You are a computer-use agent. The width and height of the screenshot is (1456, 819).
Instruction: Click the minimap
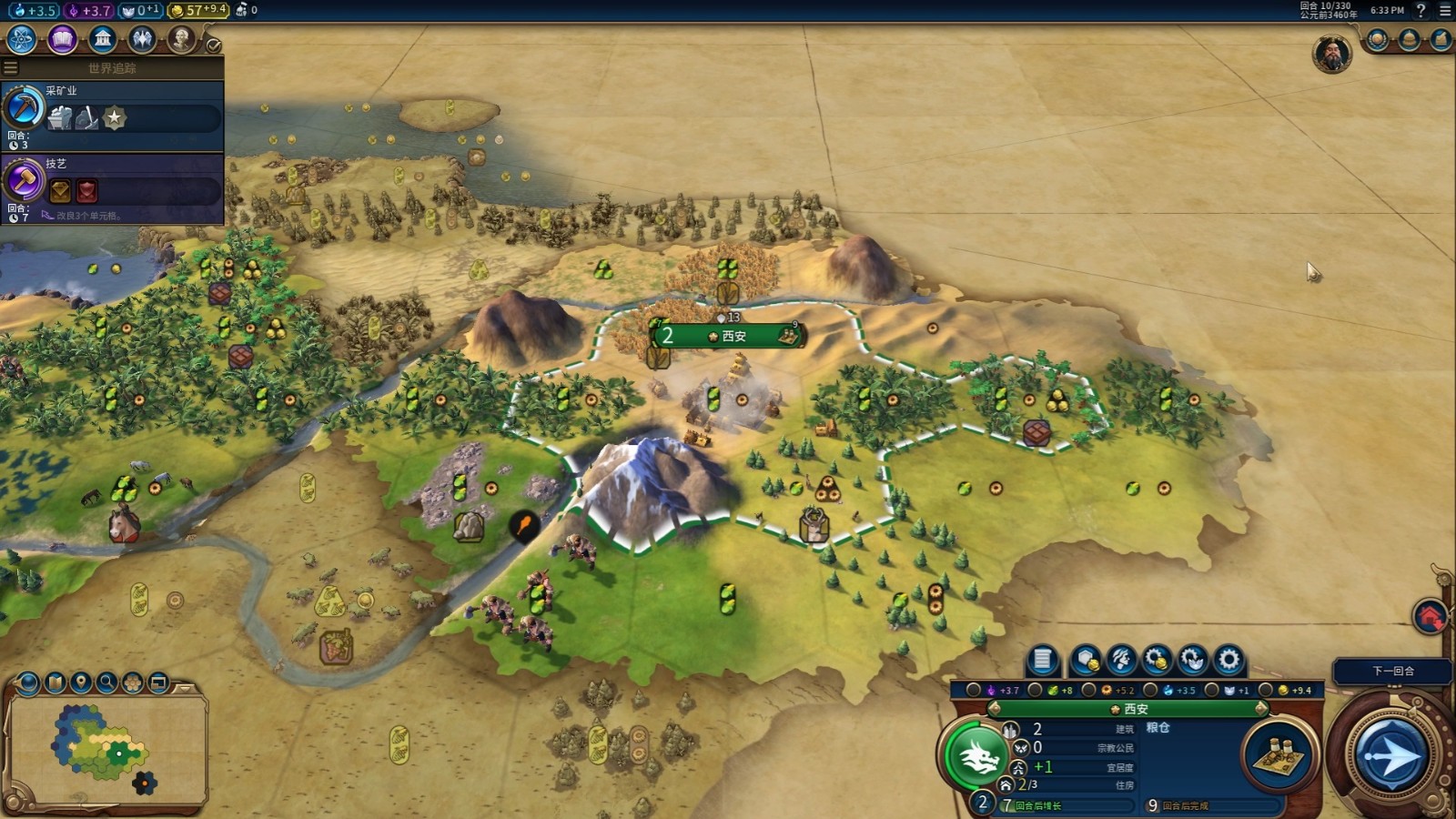pos(105,746)
